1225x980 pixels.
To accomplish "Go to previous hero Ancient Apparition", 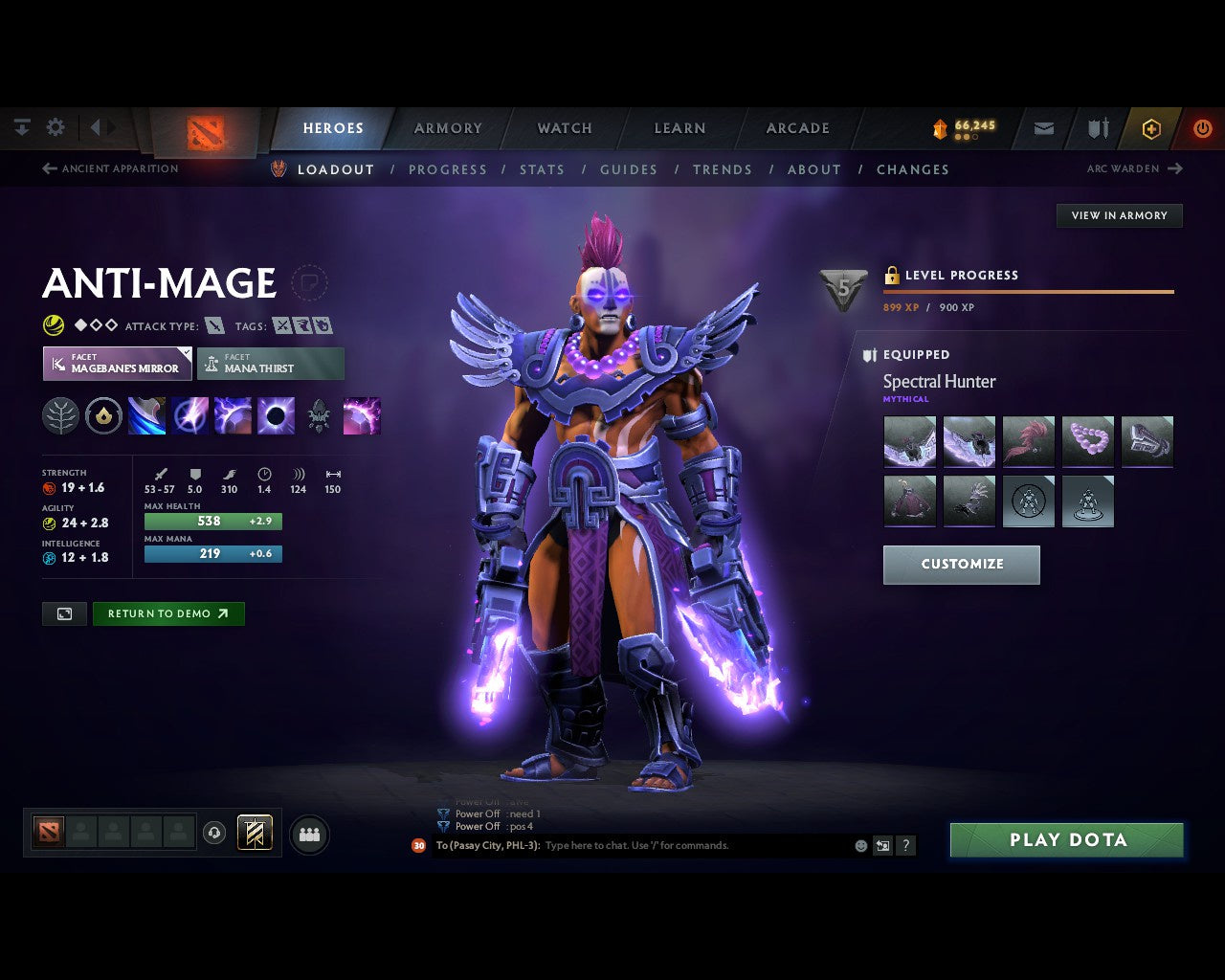I will click(x=110, y=168).
